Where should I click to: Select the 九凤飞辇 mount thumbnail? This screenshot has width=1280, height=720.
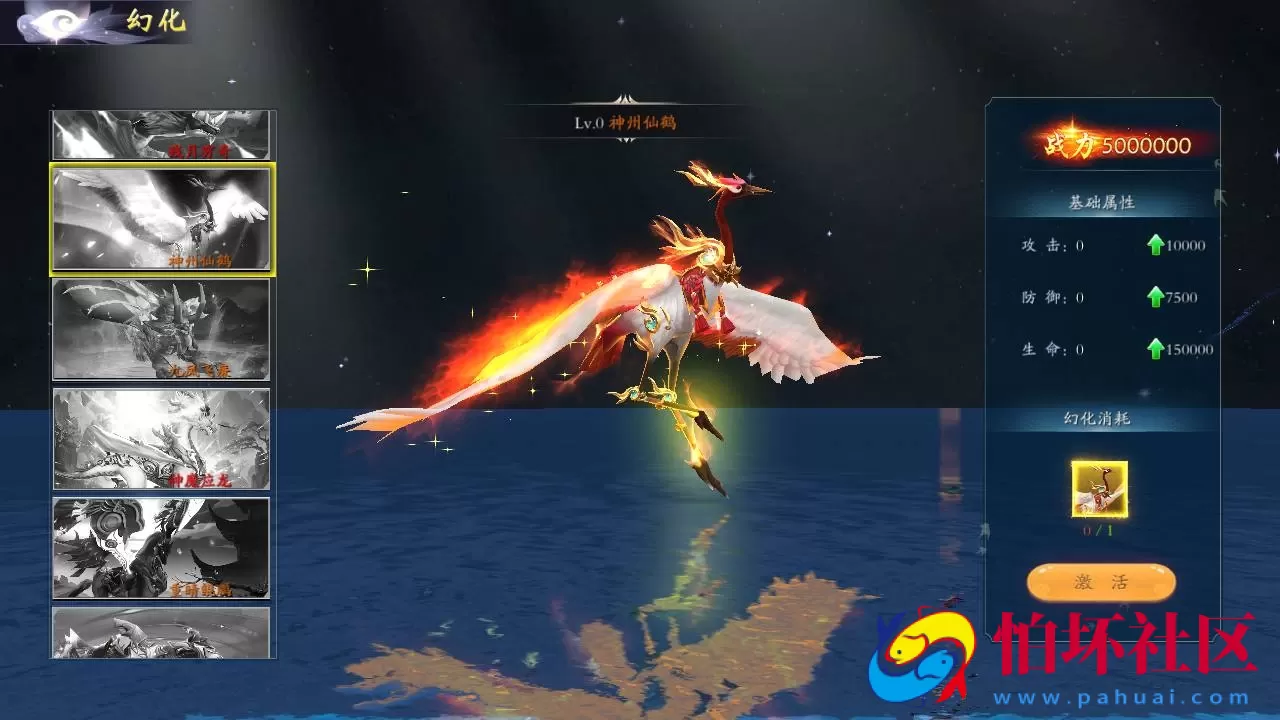coord(160,330)
